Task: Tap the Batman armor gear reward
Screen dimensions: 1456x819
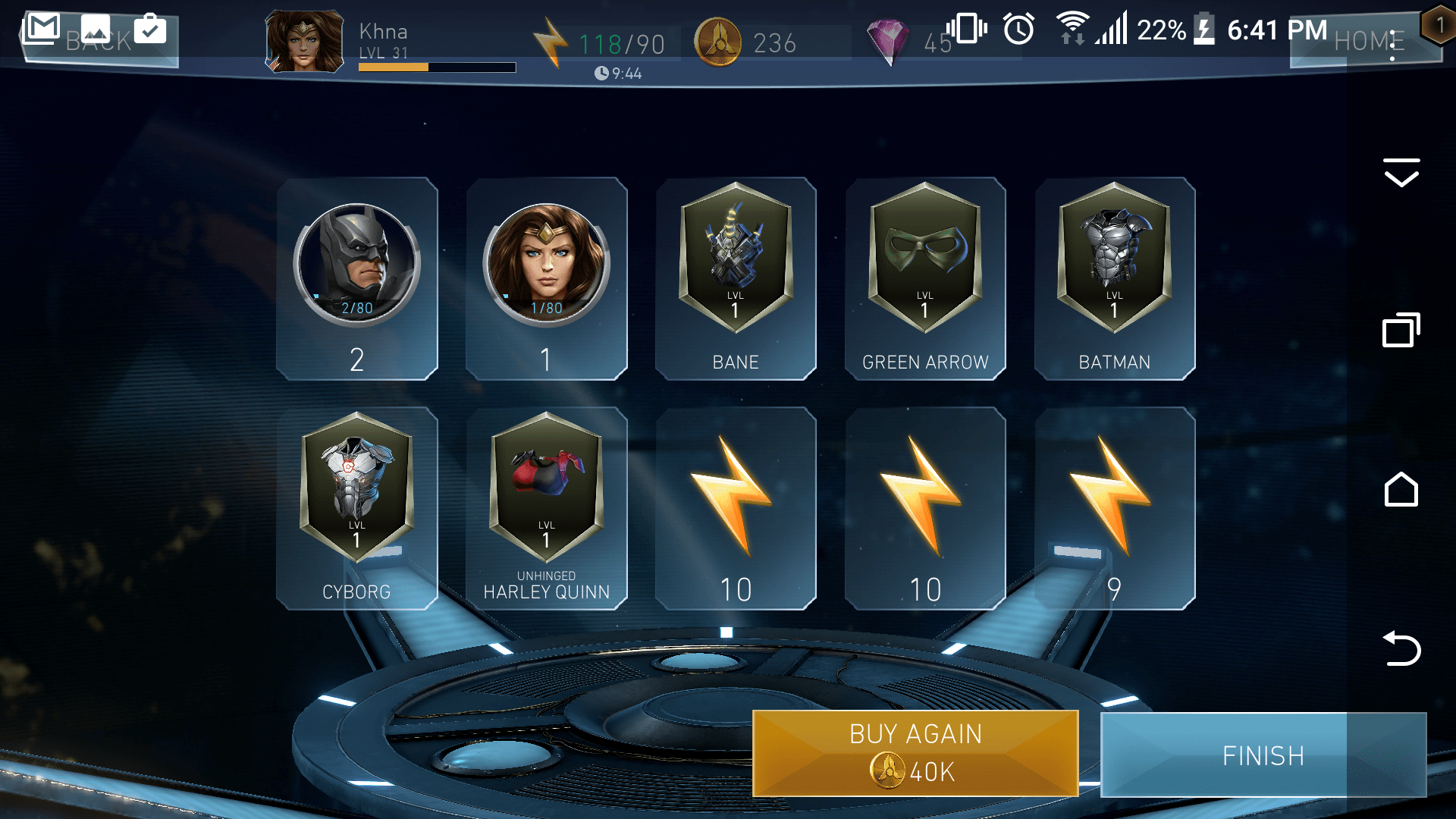Action: (1114, 277)
